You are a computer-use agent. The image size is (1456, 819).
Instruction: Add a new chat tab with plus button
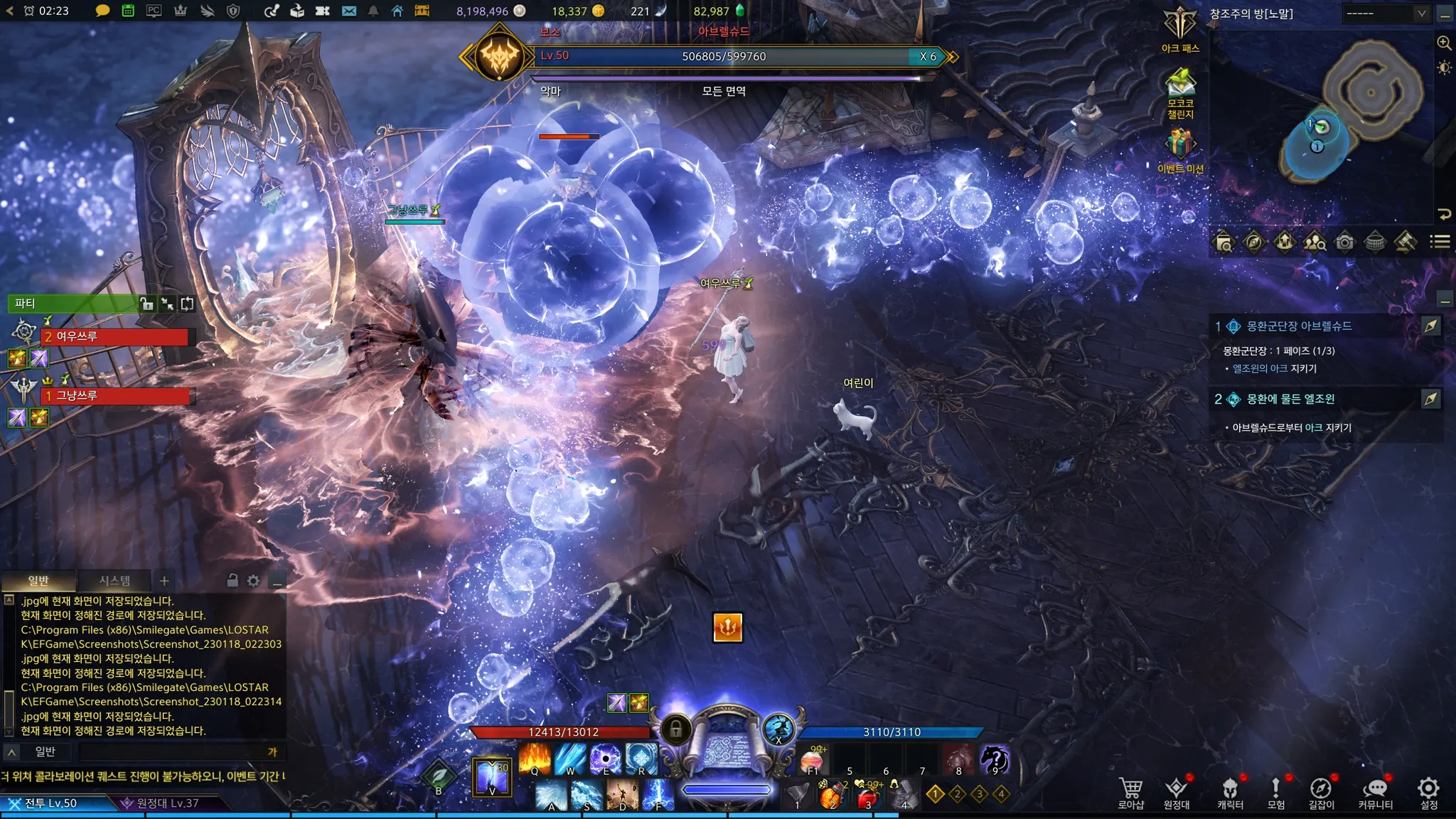click(x=164, y=581)
